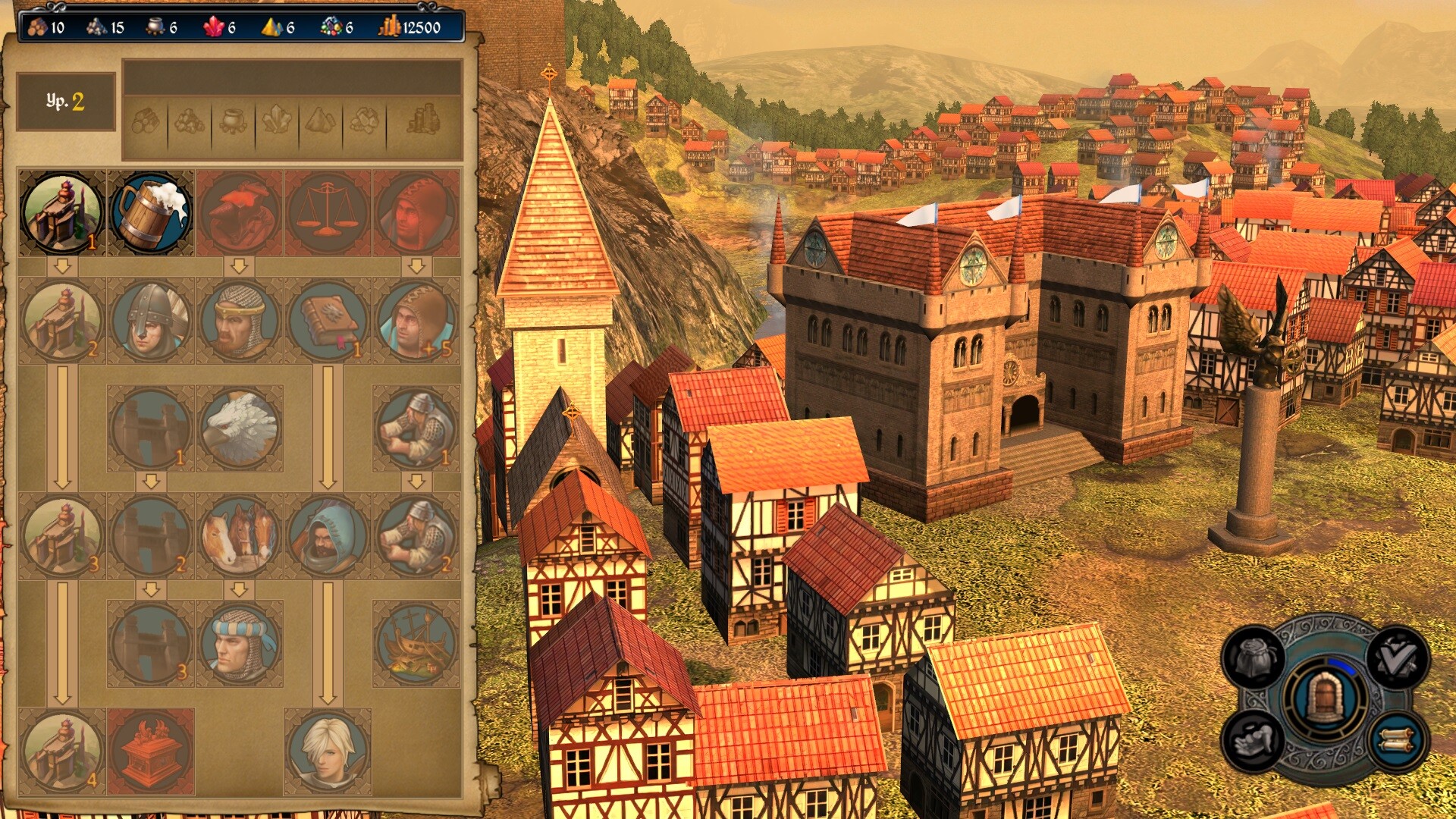This screenshot has height=819, width=1456.
Task: Choose the red altar building icon
Action: 151,751
